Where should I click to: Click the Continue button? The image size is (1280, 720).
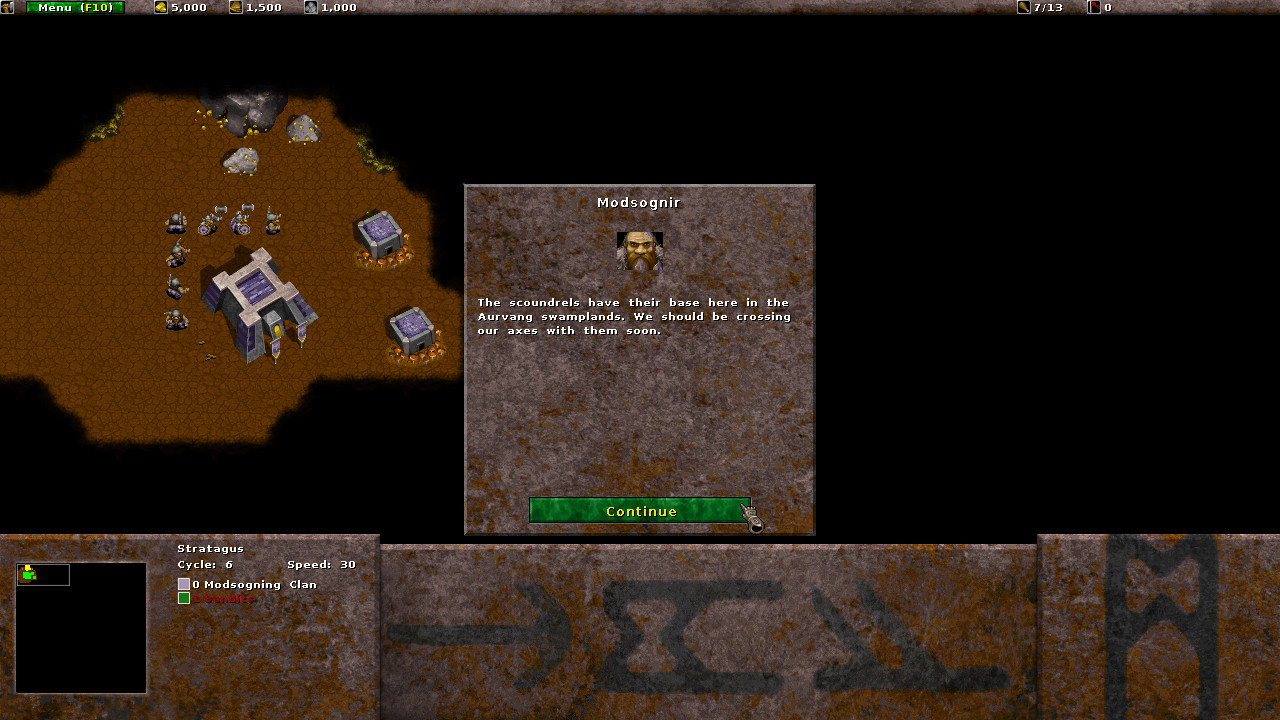coord(640,511)
